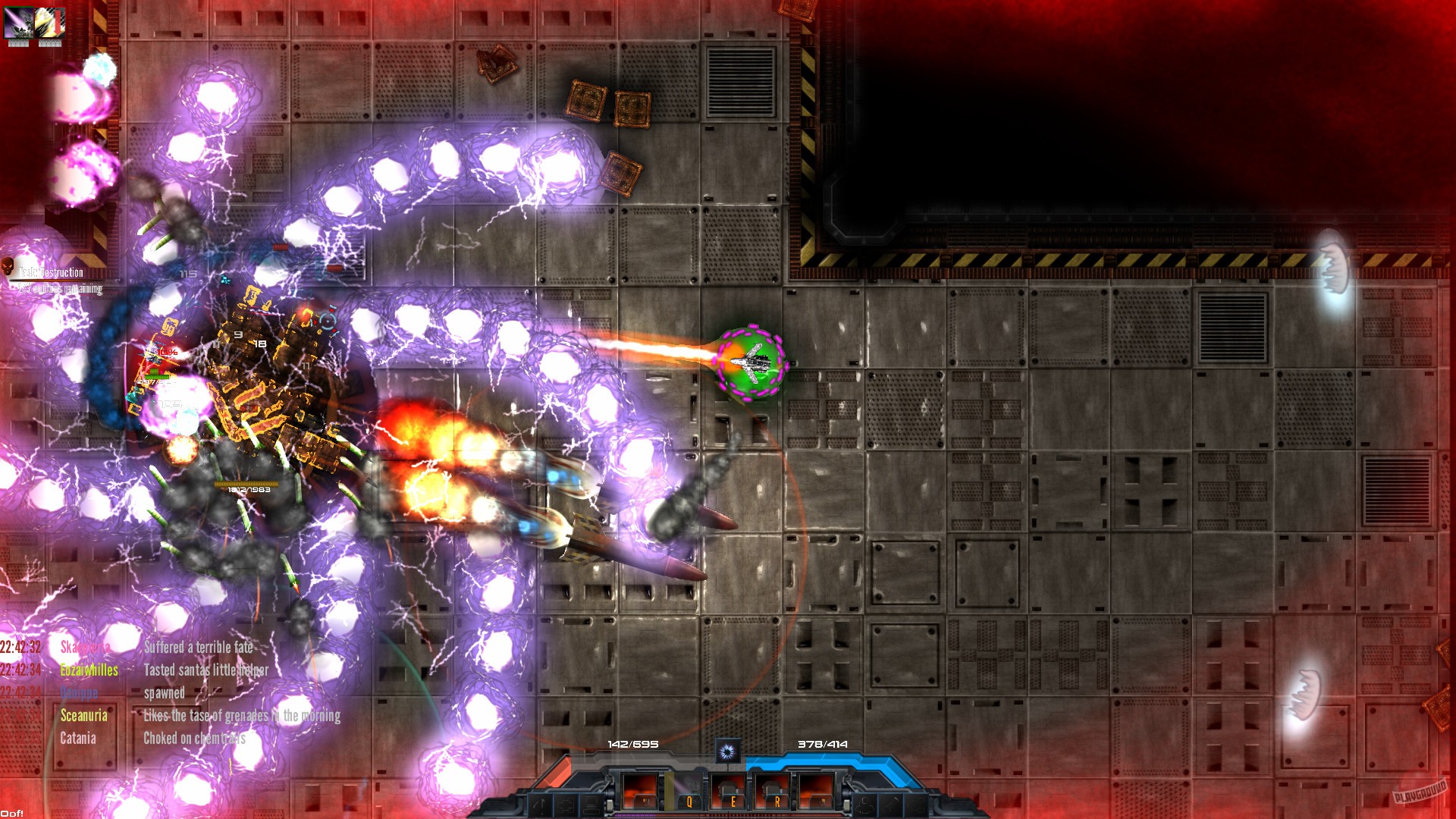Click the grenade icon on the HUD's right wing
Screen dimensions: 1456x819
pos(864,805)
